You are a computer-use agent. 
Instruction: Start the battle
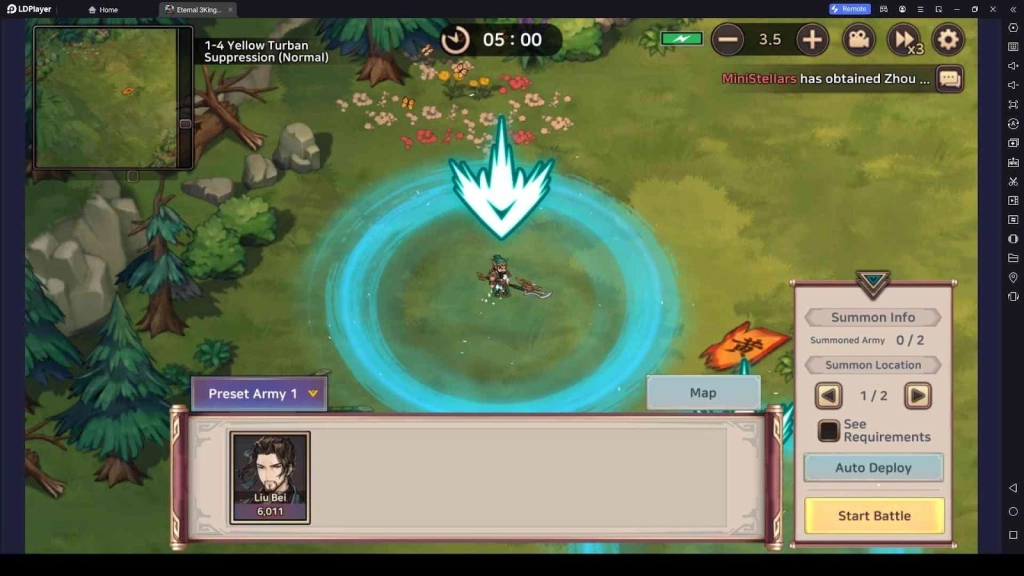click(x=874, y=516)
